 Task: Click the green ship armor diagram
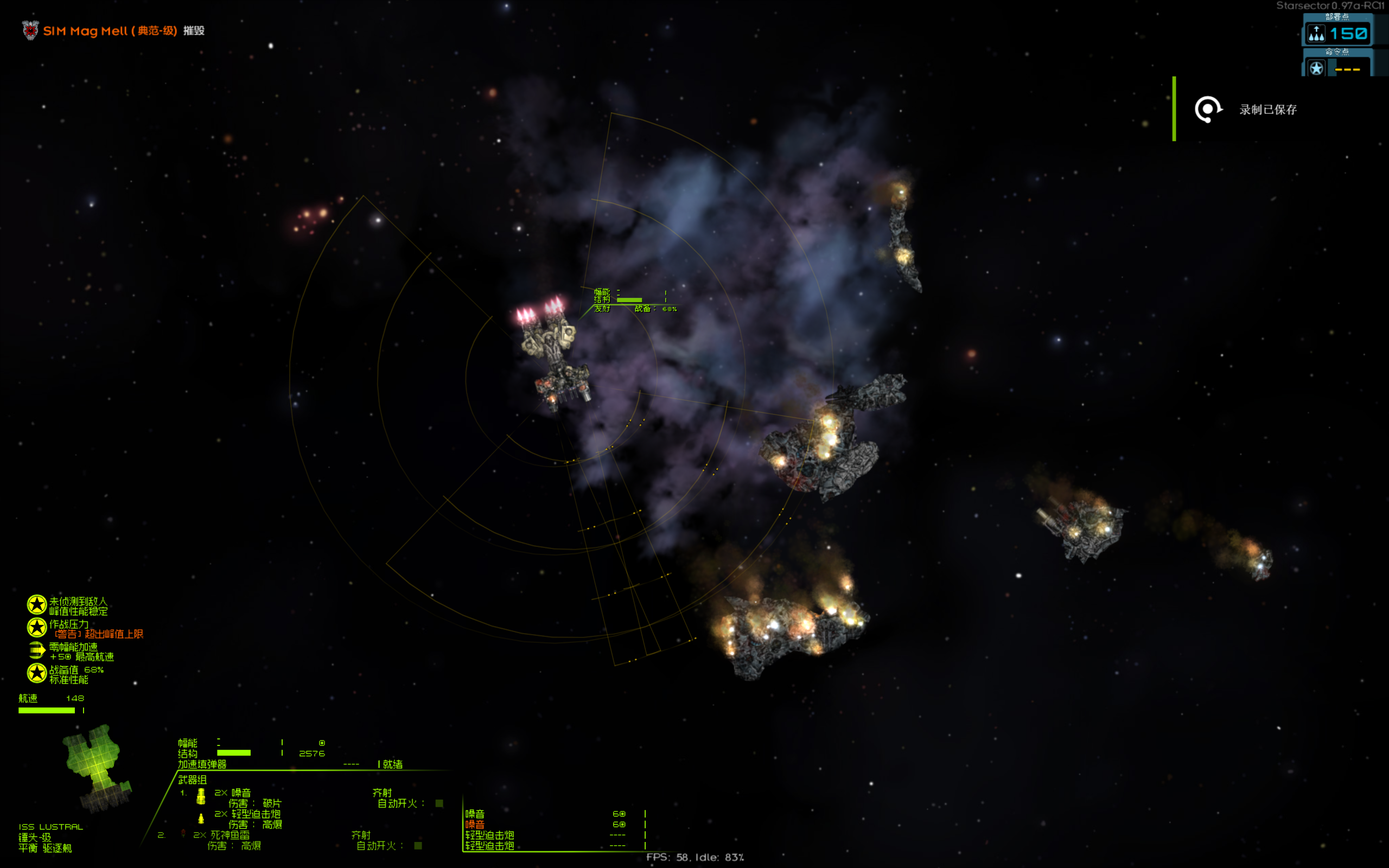(x=97, y=767)
